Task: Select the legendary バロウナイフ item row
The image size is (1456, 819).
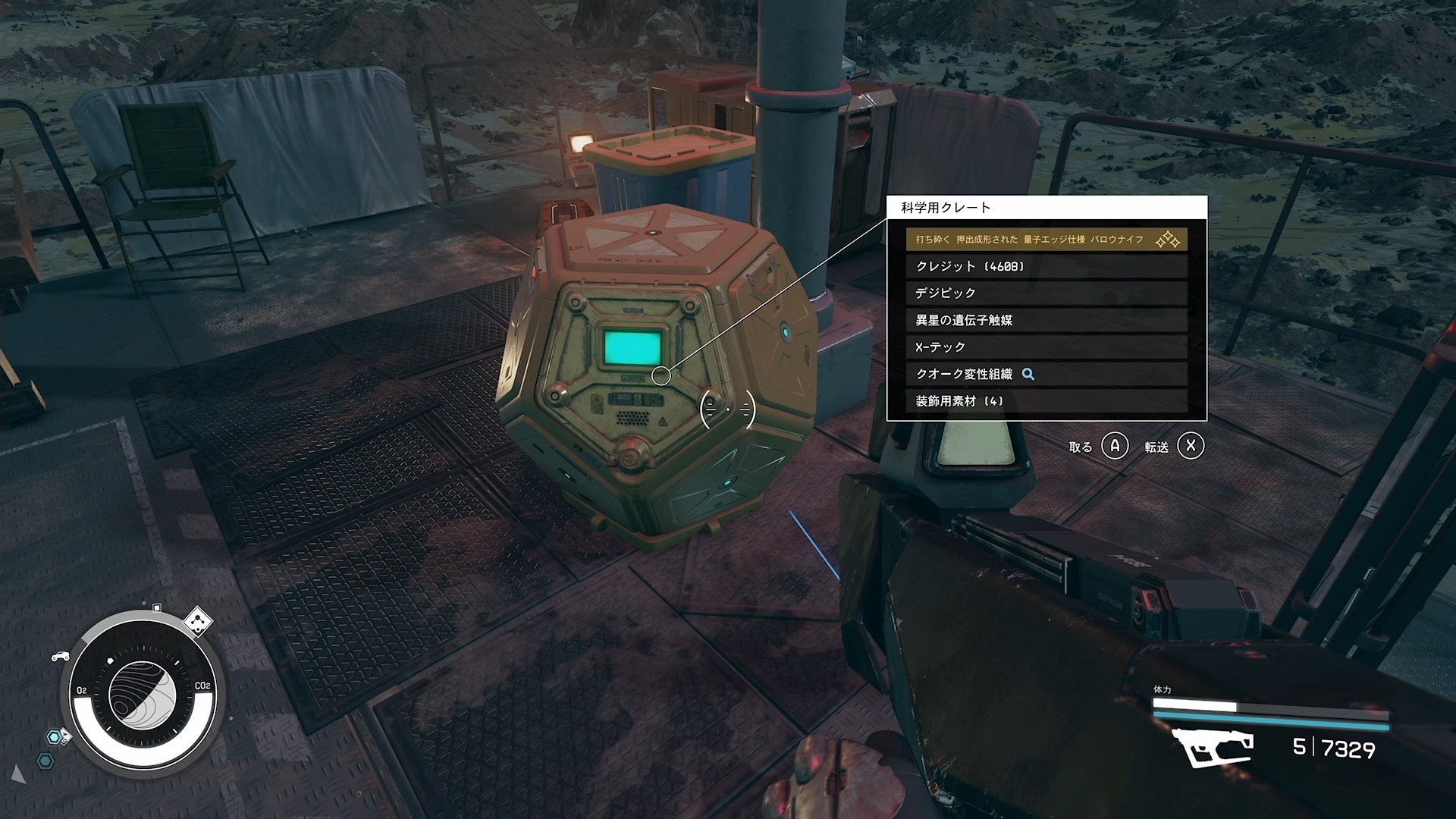Action: point(1046,240)
